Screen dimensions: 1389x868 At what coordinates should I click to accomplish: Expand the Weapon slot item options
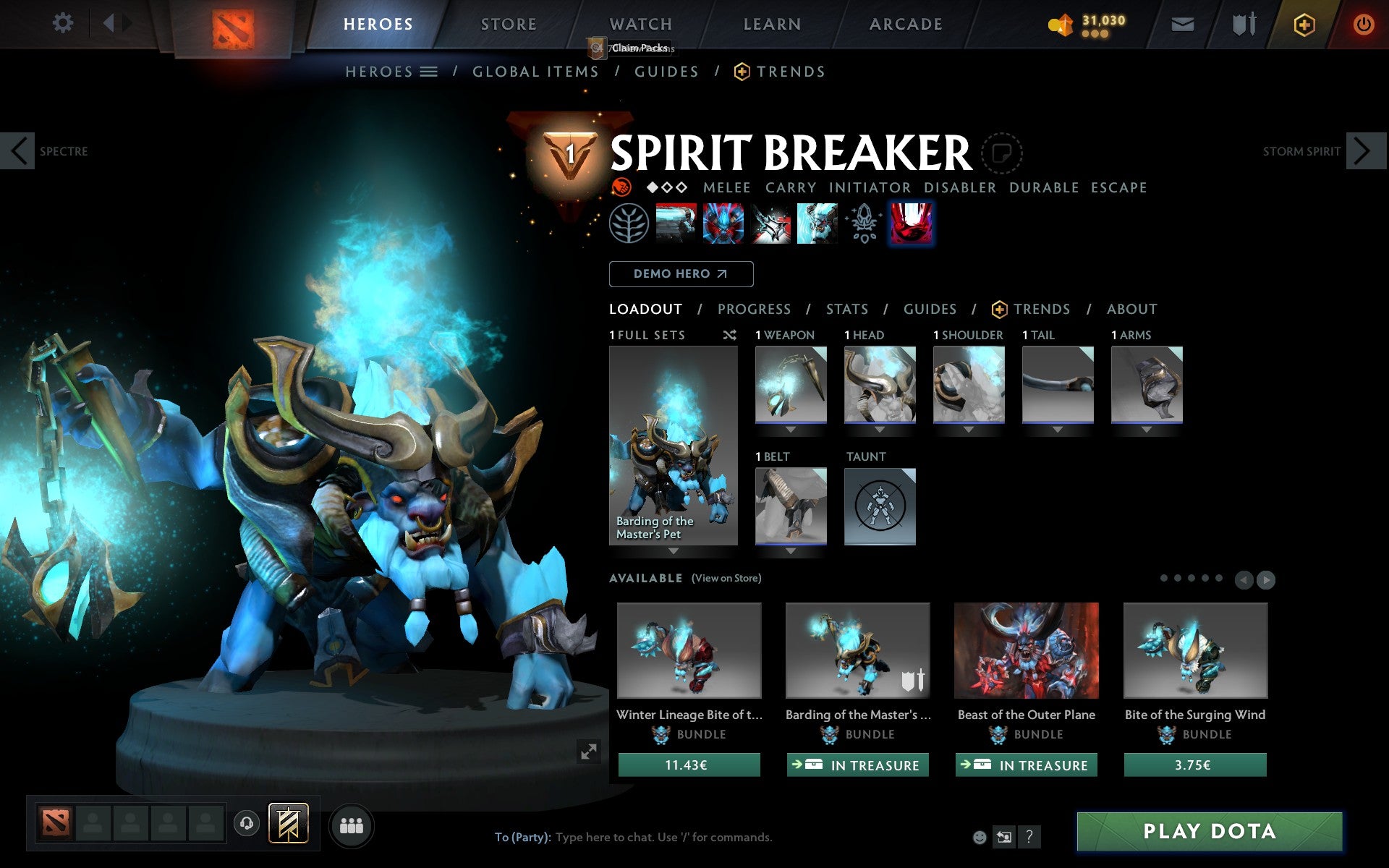pyautogui.click(x=790, y=428)
